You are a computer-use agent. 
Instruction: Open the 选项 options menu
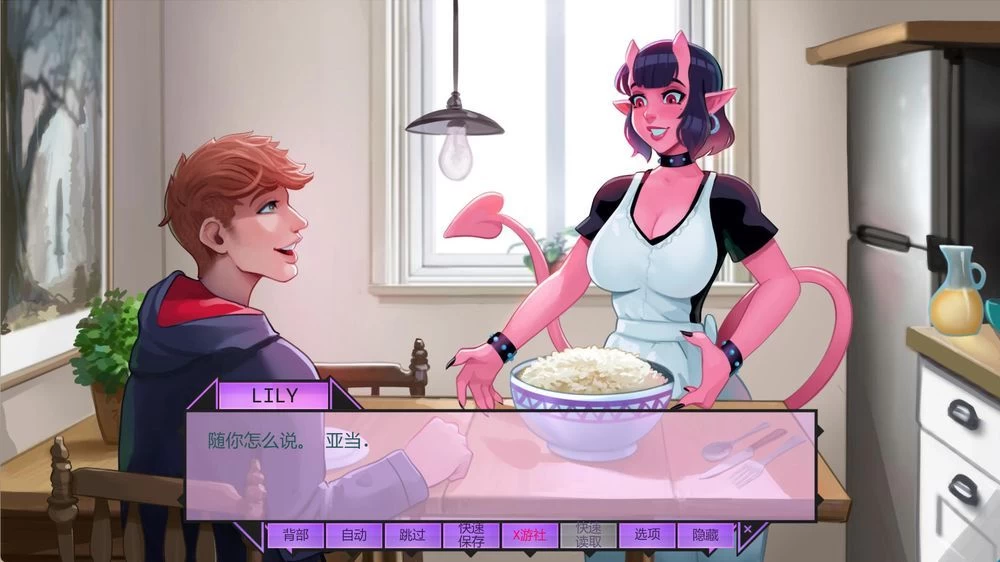point(647,535)
